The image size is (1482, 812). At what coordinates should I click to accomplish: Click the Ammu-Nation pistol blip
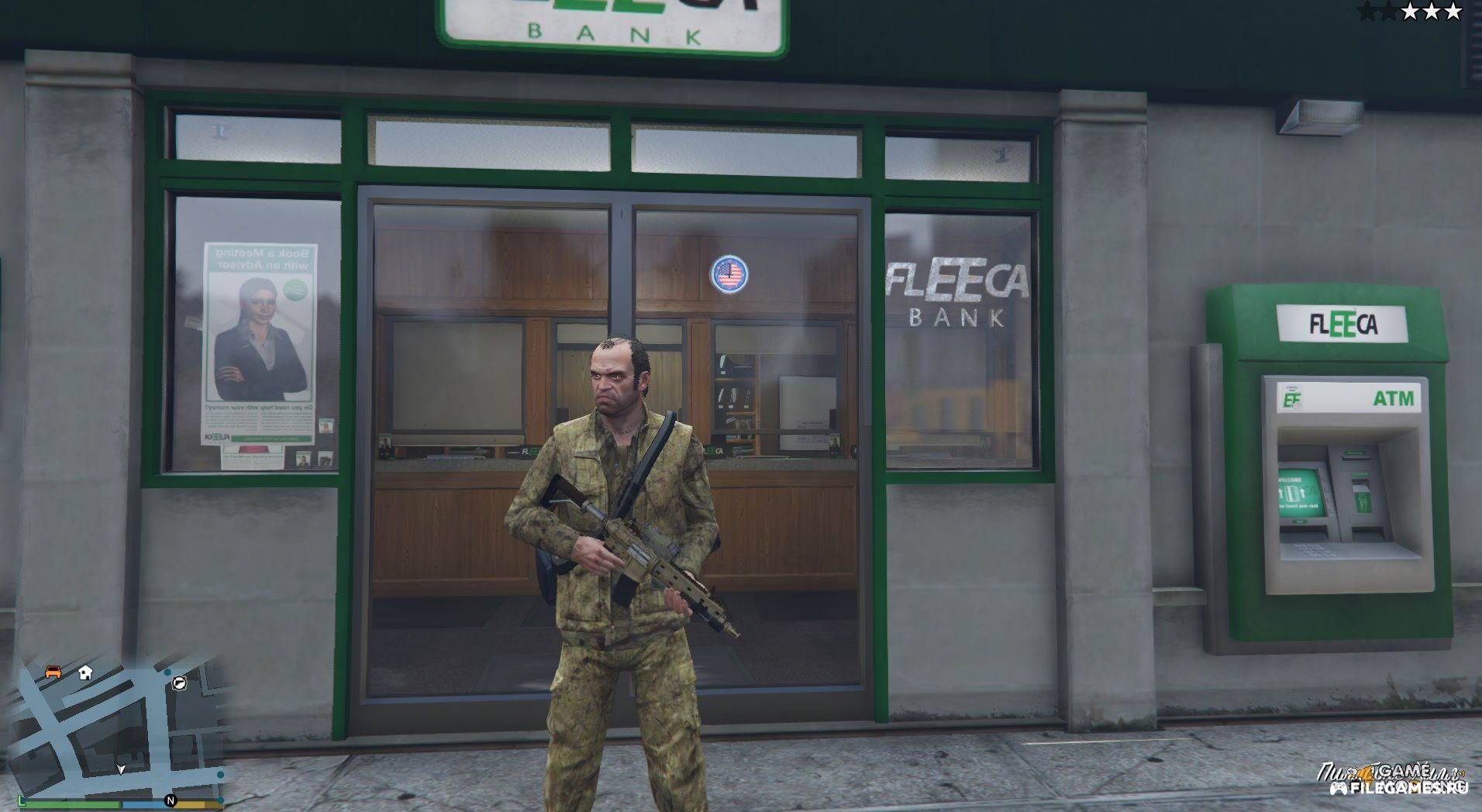click(179, 683)
